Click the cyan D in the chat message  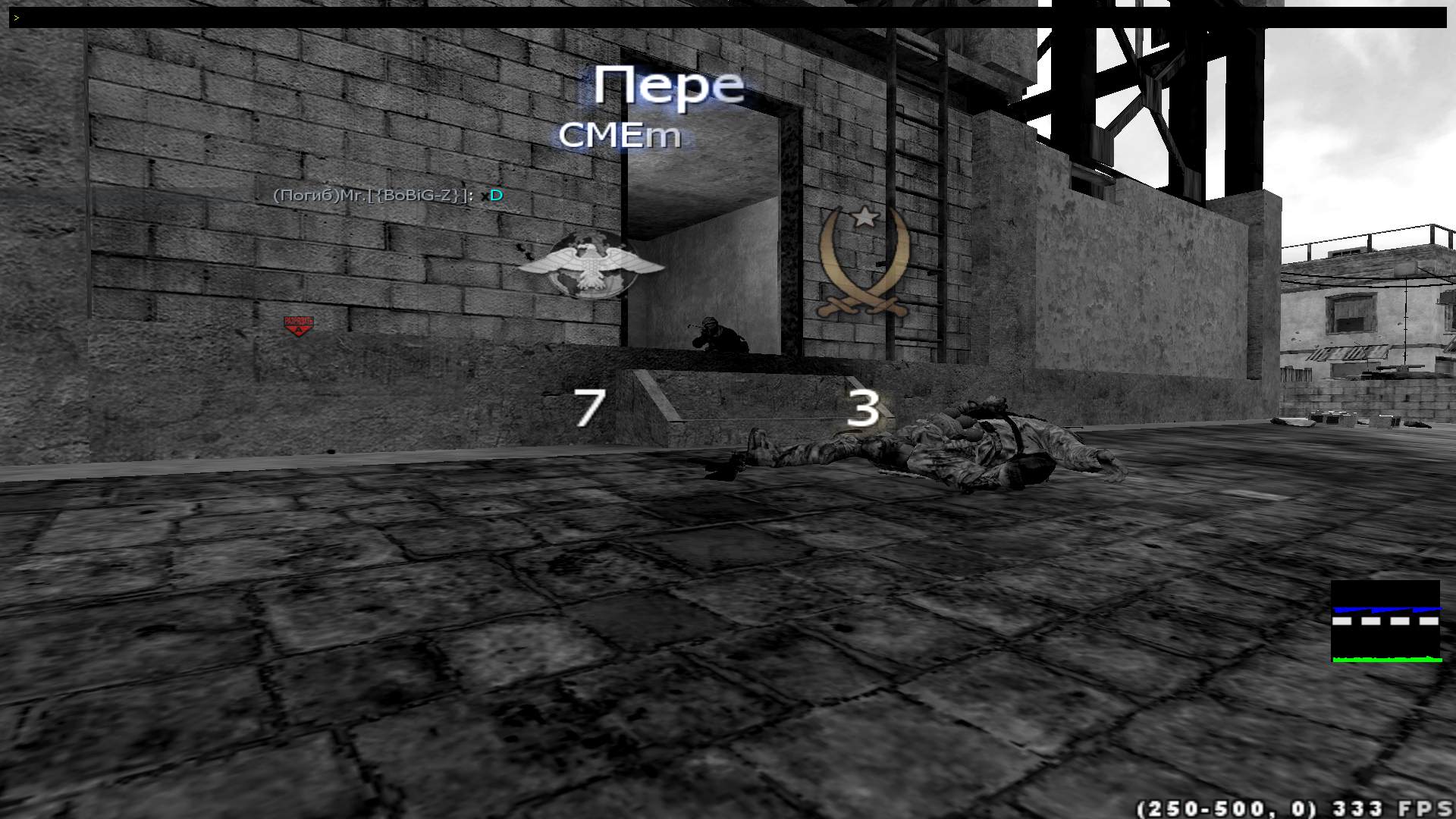tap(497, 195)
